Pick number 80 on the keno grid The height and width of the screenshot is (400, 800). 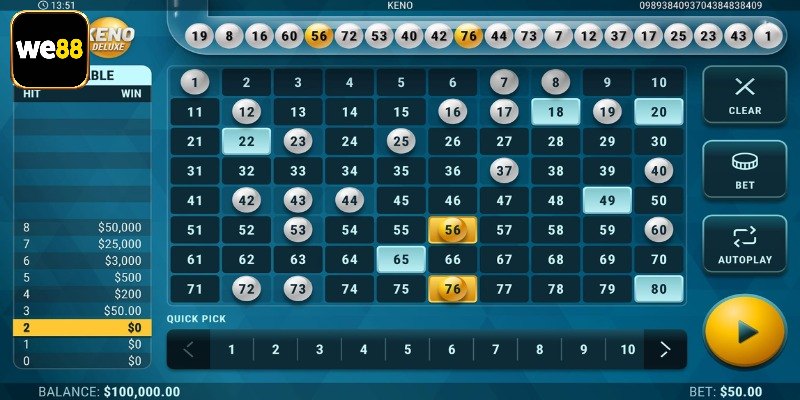tap(658, 289)
